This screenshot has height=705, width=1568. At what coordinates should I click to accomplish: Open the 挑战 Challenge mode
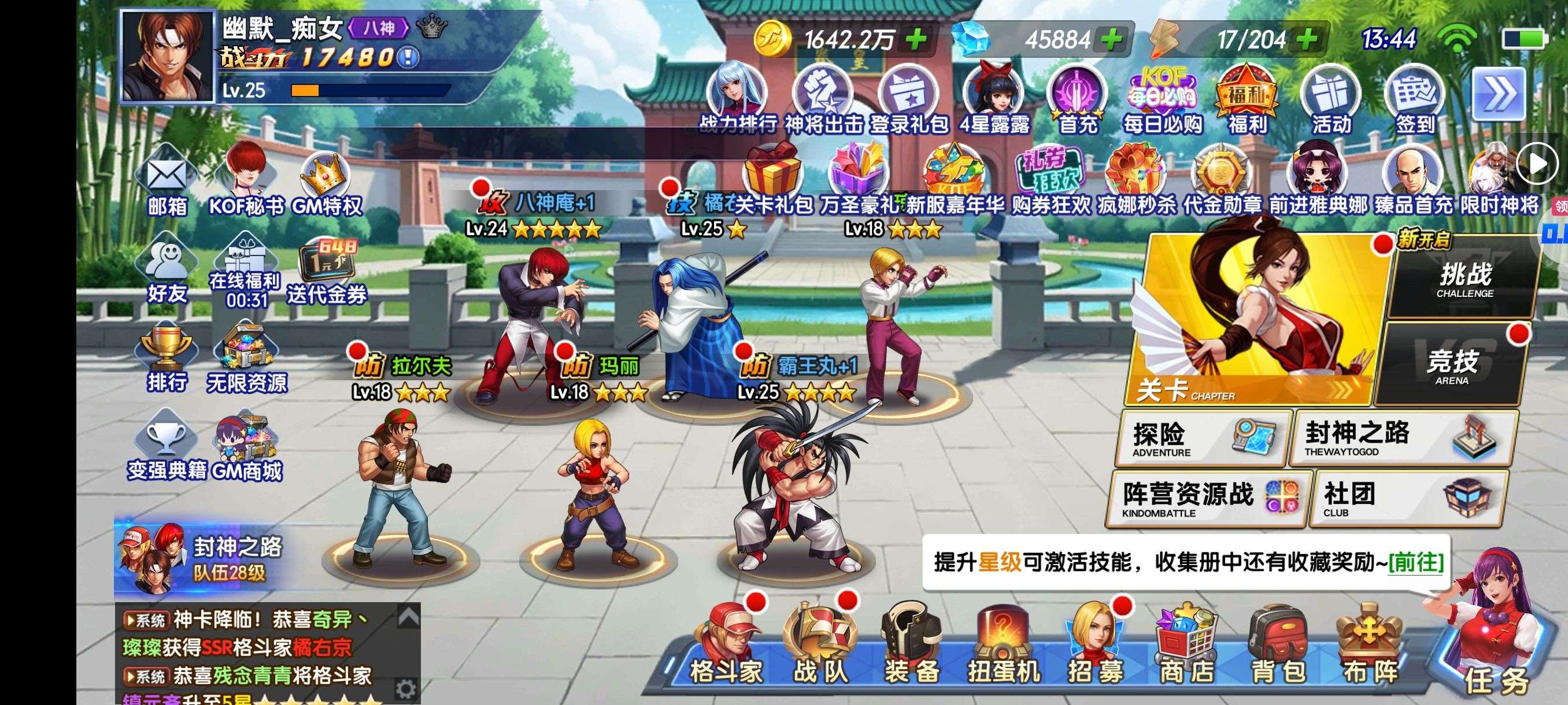tap(1465, 277)
